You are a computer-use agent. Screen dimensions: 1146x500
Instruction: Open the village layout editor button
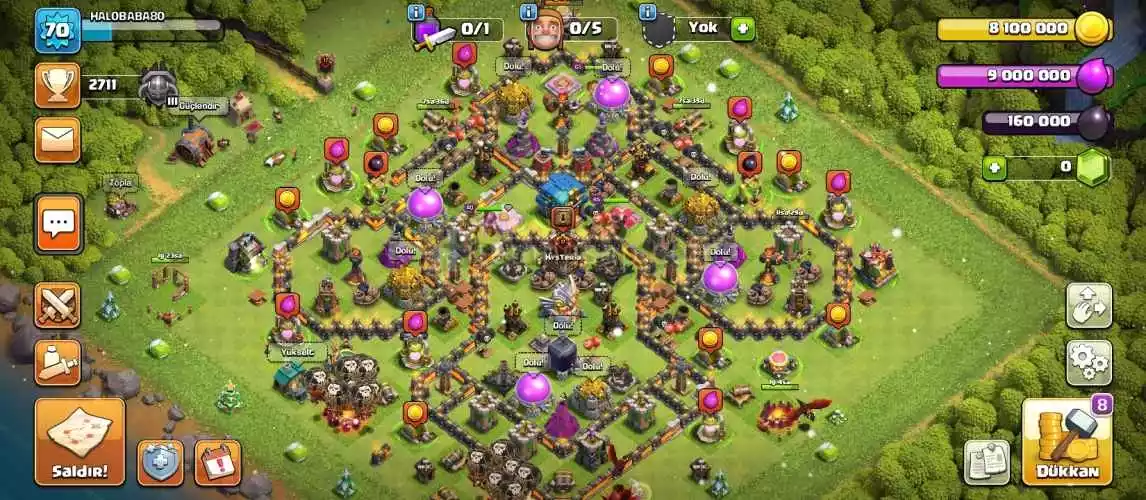pyautogui.click(x=1088, y=305)
